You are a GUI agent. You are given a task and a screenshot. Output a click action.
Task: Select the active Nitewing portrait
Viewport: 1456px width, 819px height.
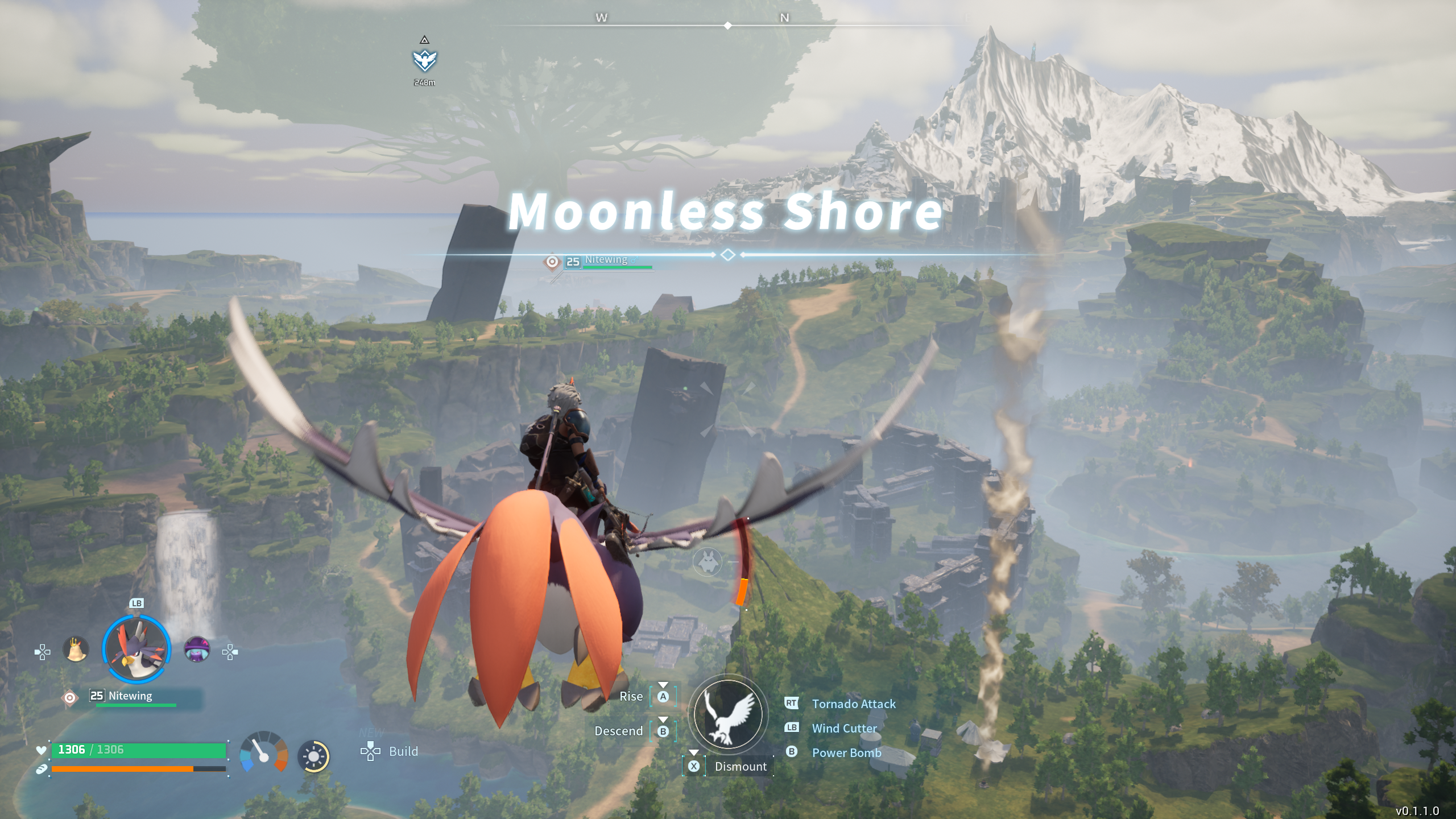coord(136,649)
